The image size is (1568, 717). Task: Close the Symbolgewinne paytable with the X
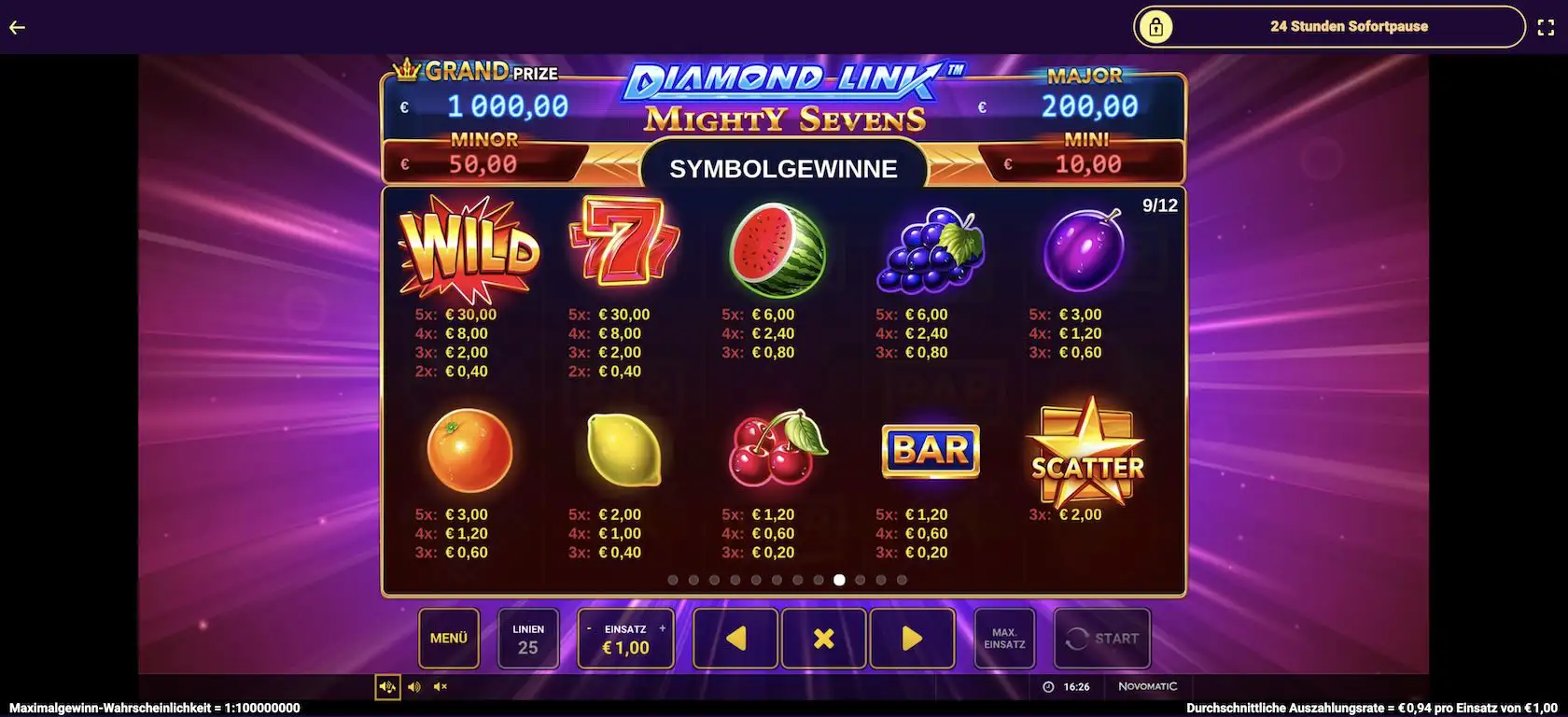click(x=822, y=639)
